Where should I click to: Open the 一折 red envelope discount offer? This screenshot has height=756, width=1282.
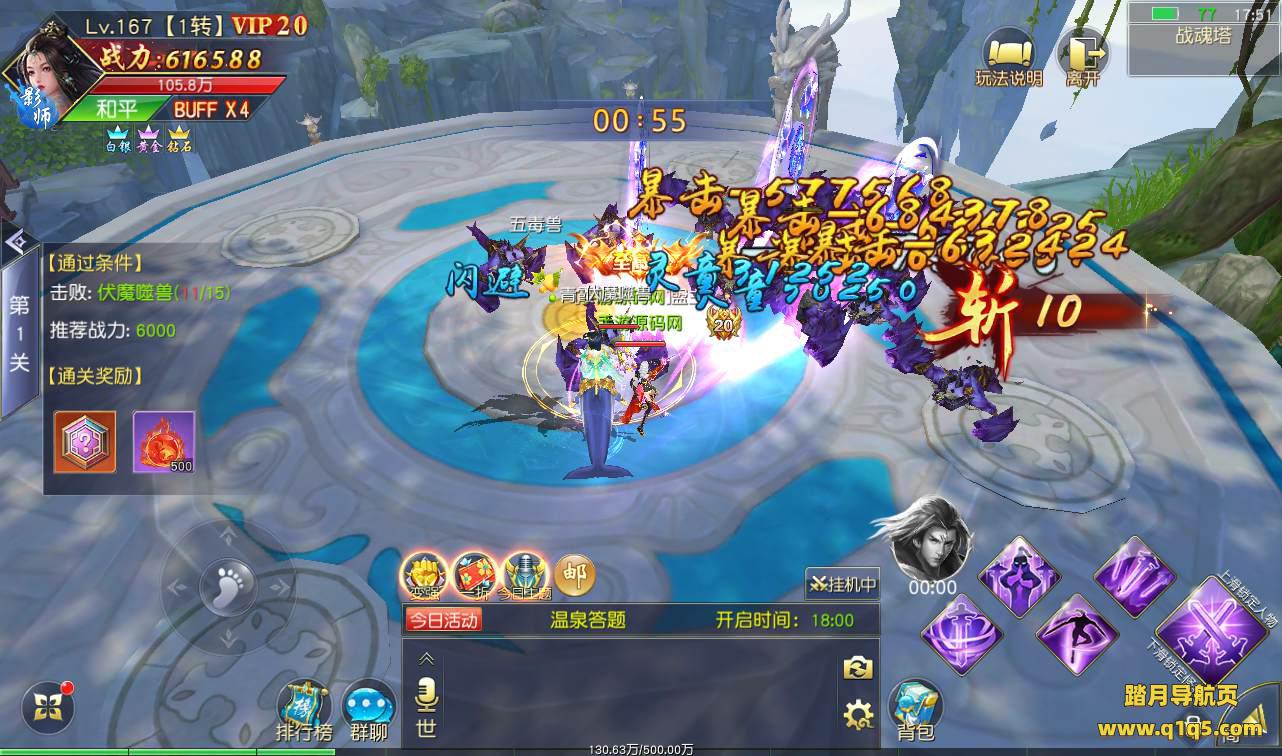pos(475,575)
